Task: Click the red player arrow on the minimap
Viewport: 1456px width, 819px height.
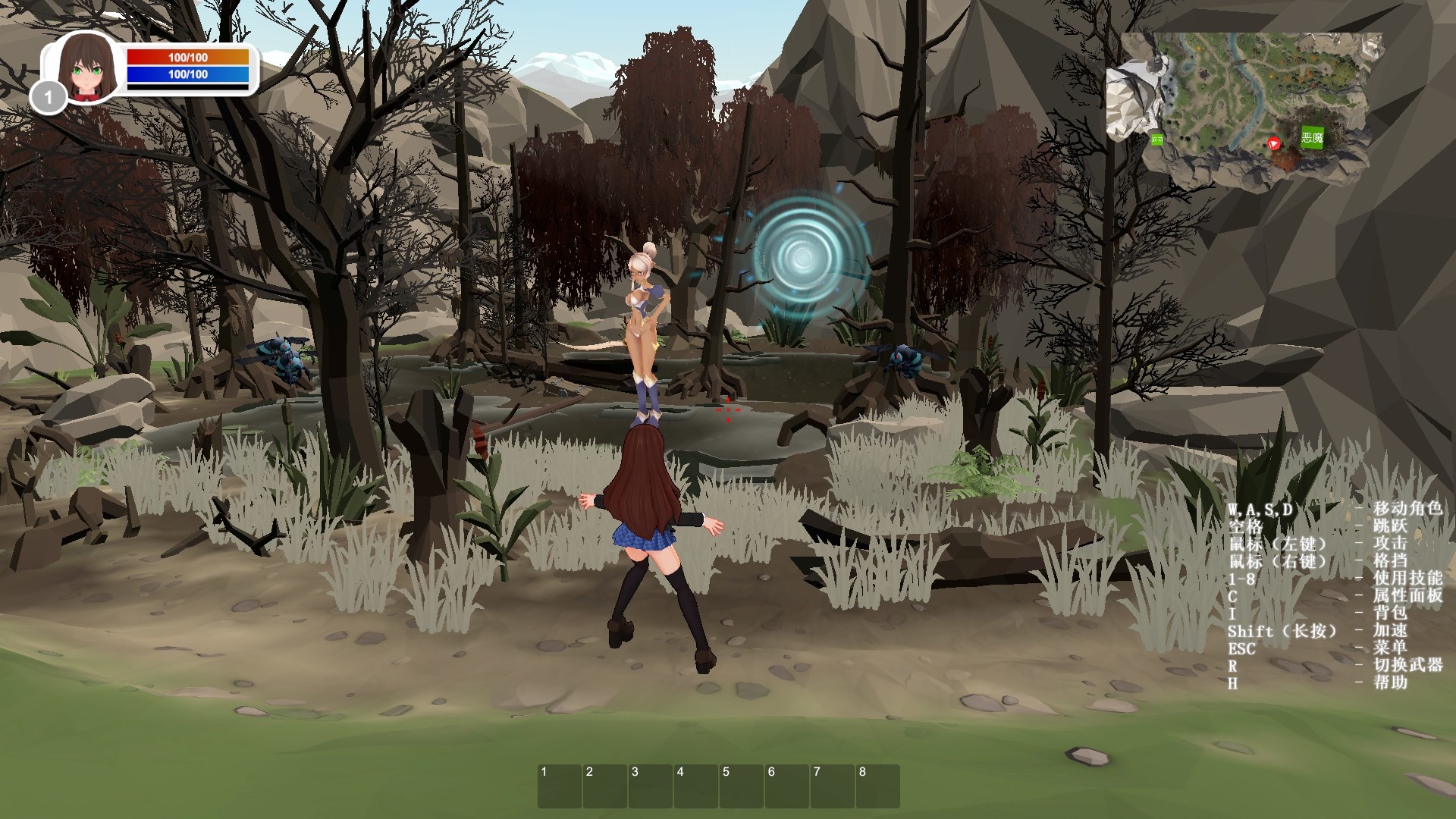Action: click(1273, 144)
